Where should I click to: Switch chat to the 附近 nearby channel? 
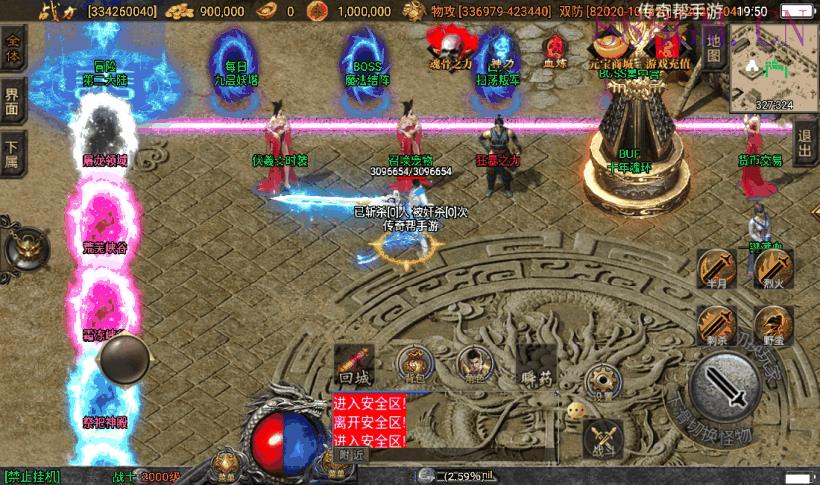point(351,454)
